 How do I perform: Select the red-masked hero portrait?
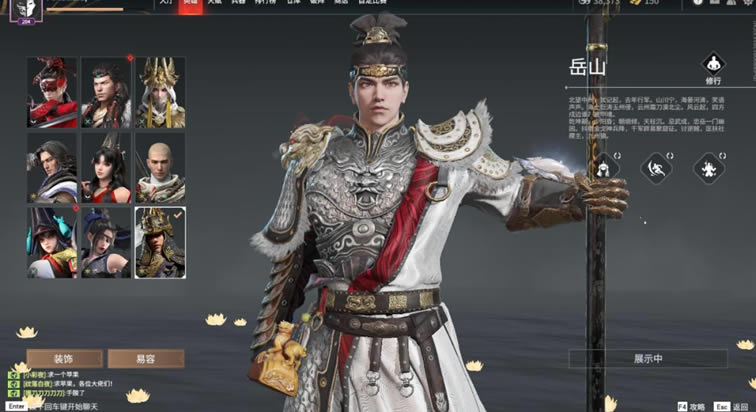pyautogui.click(x=52, y=92)
